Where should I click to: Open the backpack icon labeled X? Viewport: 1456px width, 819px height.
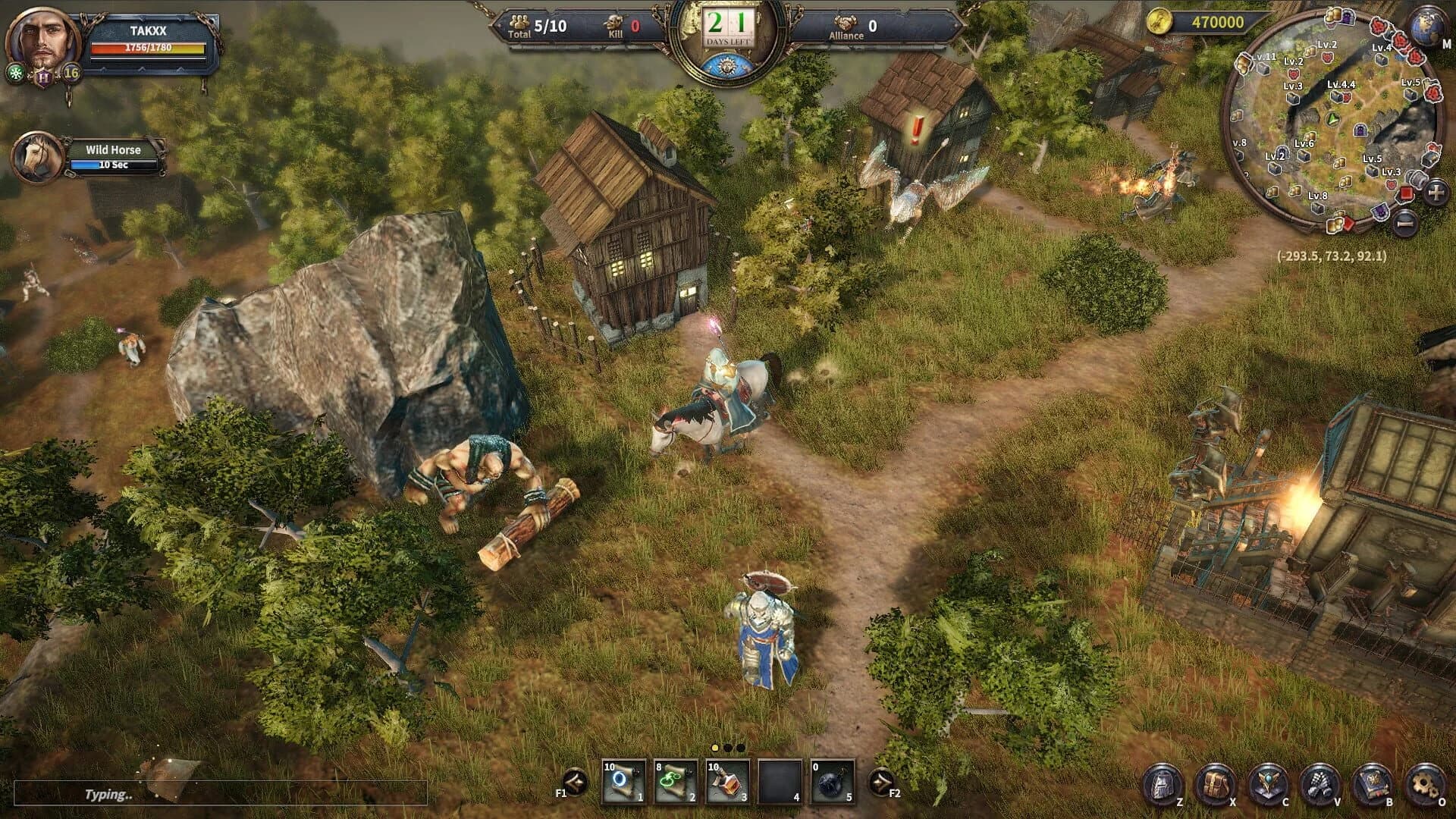(1215, 783)
